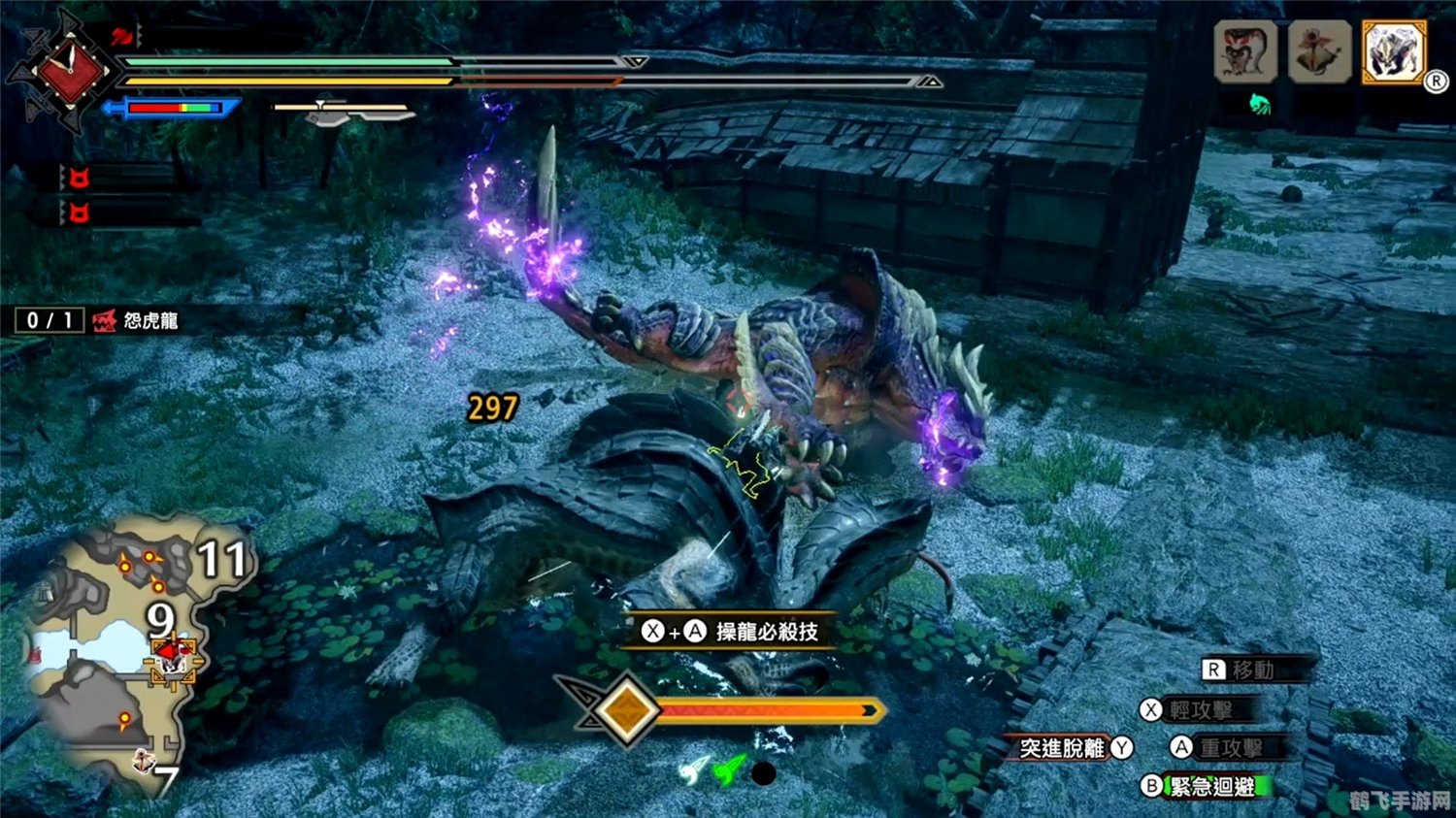1456x818 pixels.
Task: Click area 7 label on minimap
Action: point(167,780)
